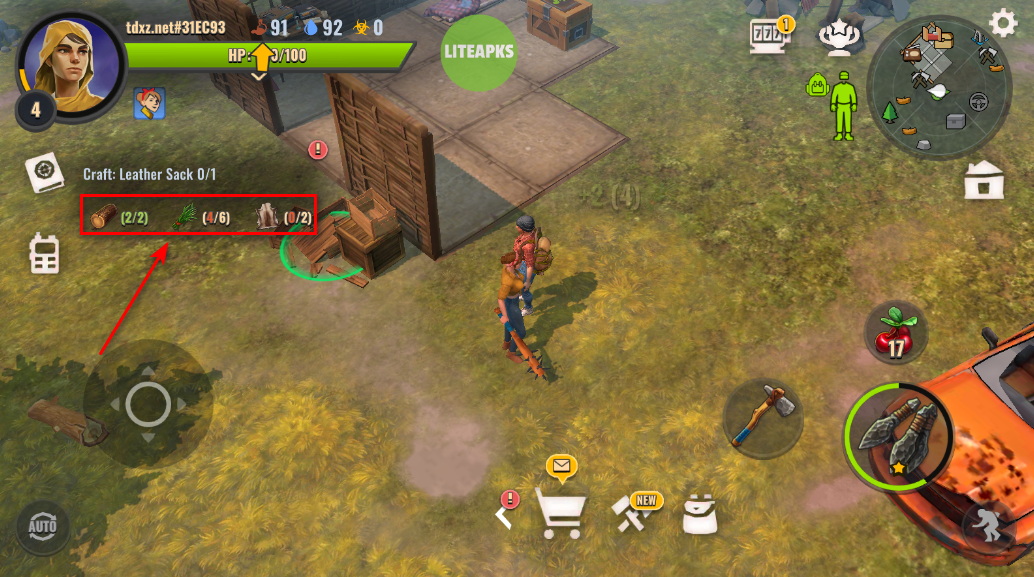This screenshot has width=1034, height=577.
Task: Eat berries from the quick slot
Action: tap(895, 334)
